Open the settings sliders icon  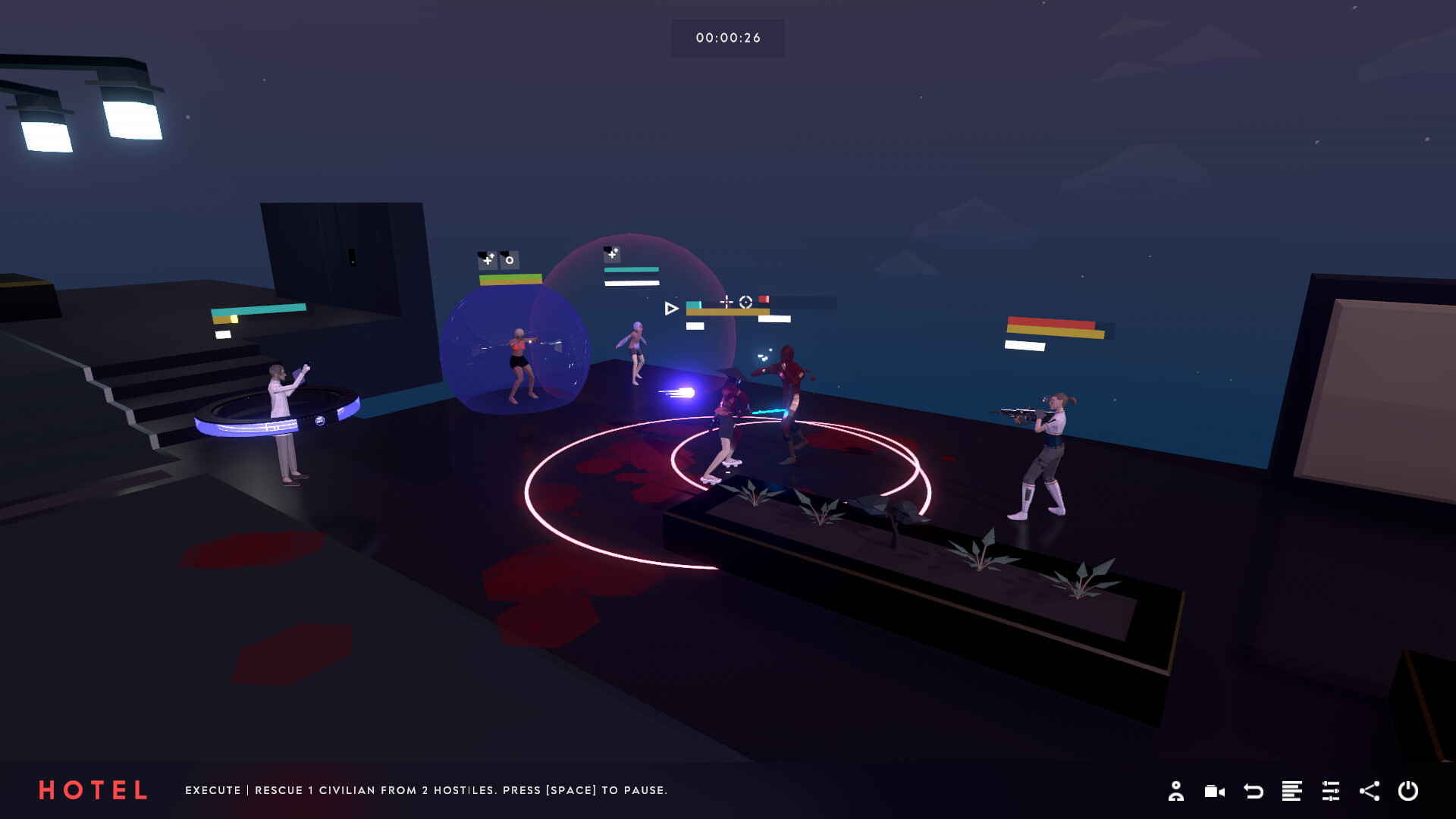point(1331,791)
